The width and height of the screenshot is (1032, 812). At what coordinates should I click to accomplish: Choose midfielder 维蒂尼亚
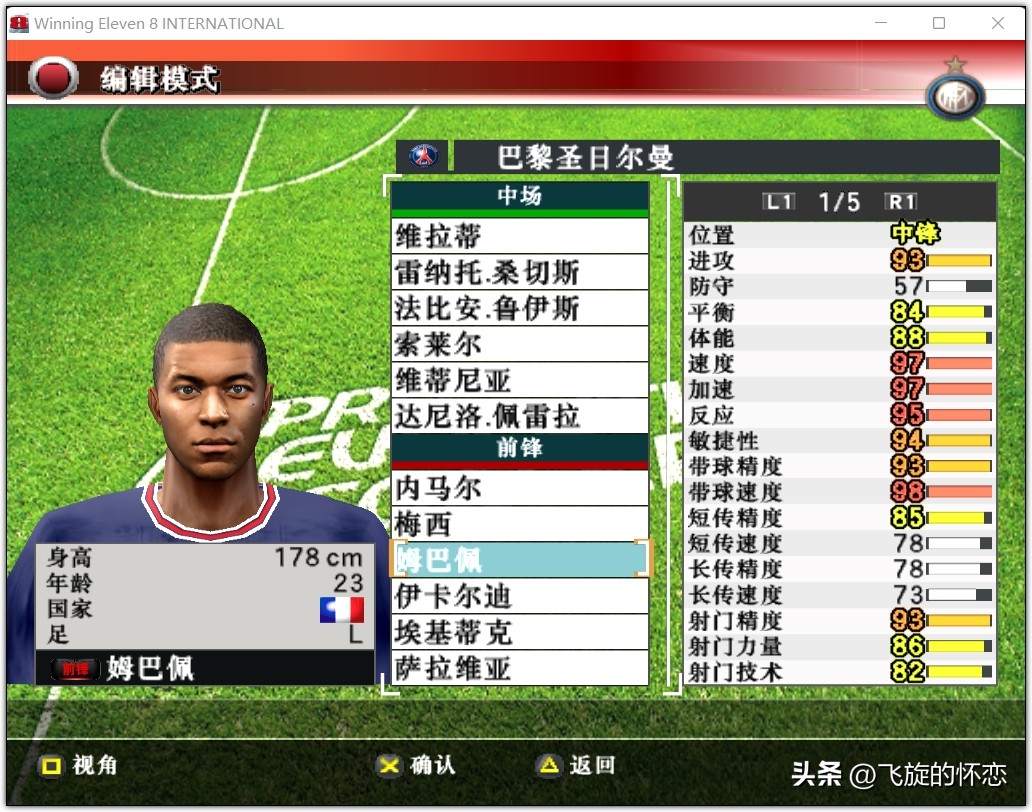pos(519,380)
